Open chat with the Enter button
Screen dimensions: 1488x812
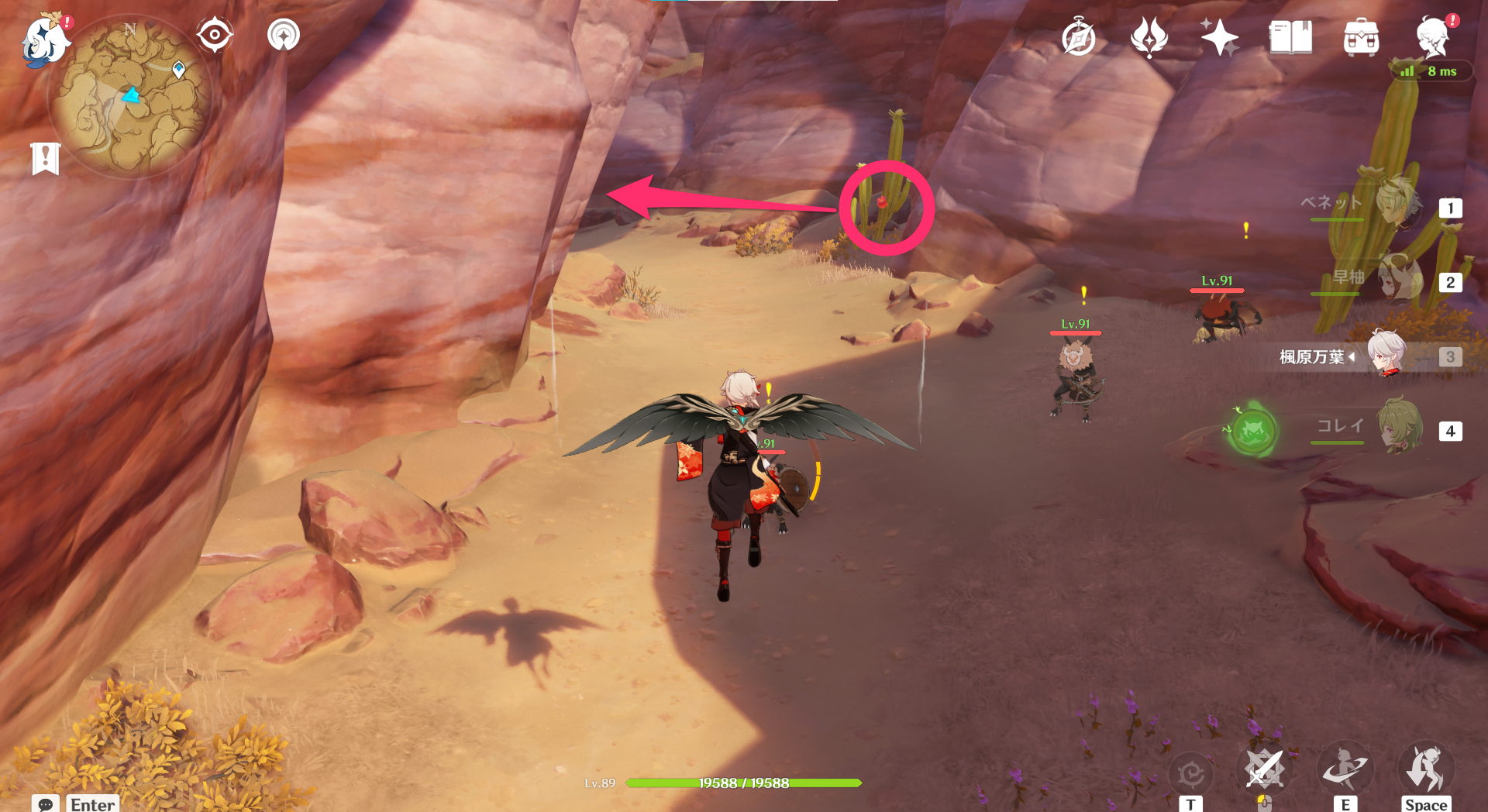tap(92, 804)
